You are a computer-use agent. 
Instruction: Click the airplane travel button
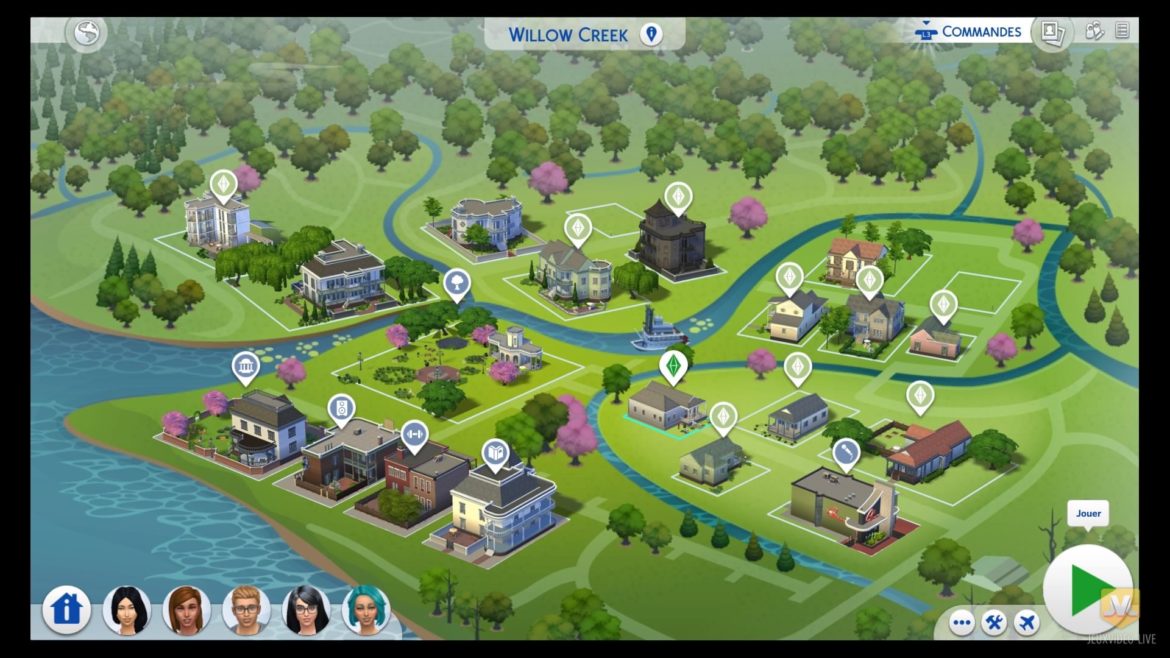point(1026,623)
